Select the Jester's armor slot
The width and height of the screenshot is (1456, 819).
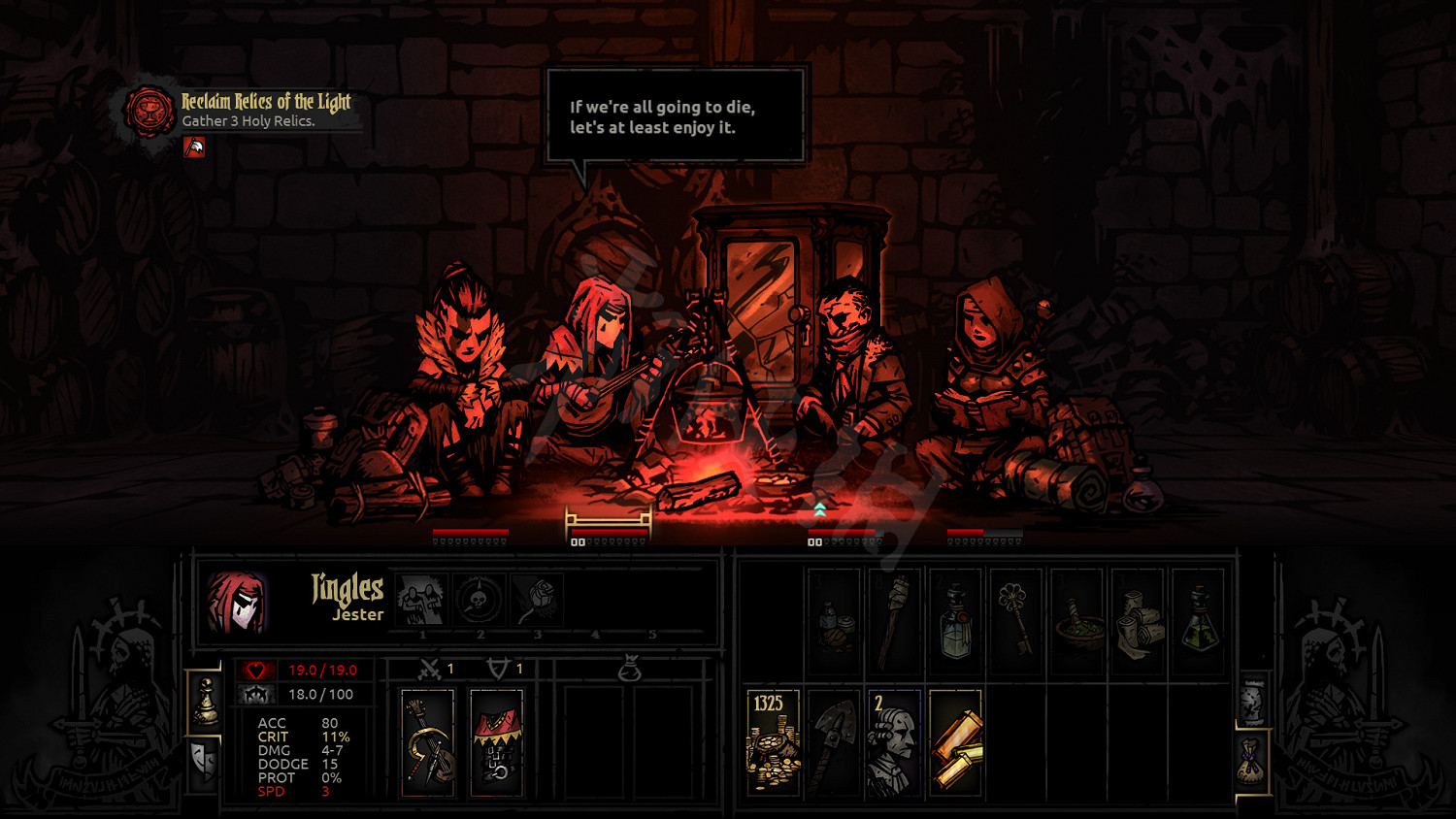[x=496, y=742]
